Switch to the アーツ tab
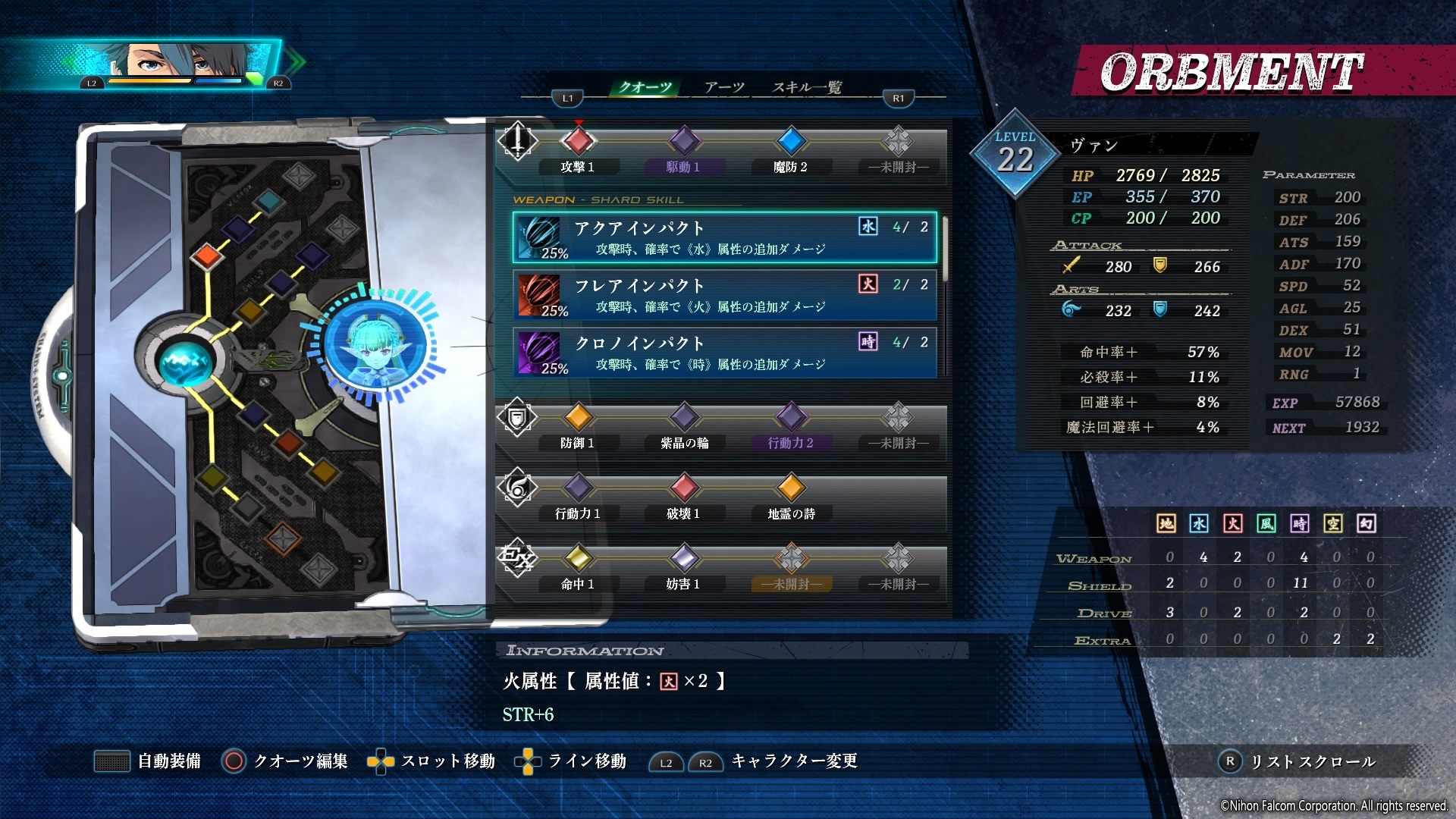Screen dimensions: 1456x819 pyautogui.click(x=725, y=87)
